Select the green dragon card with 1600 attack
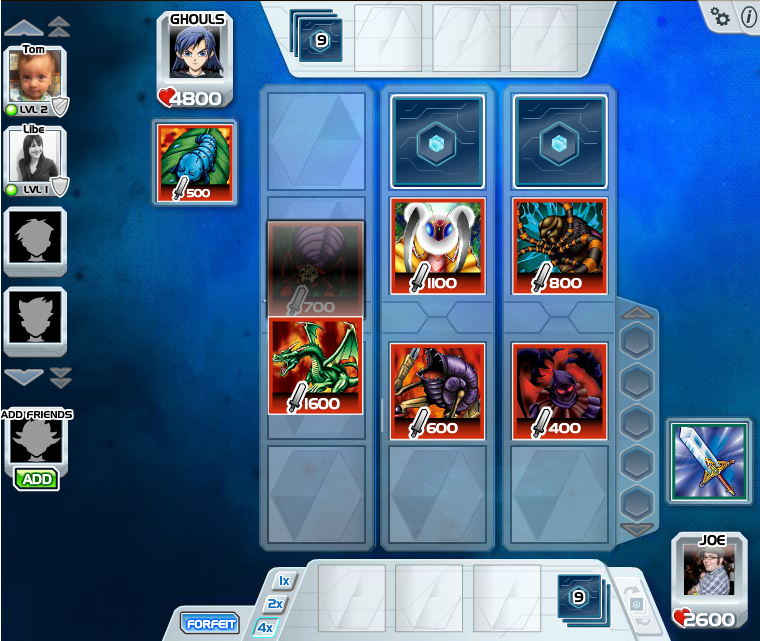 (x=316, y=365)
